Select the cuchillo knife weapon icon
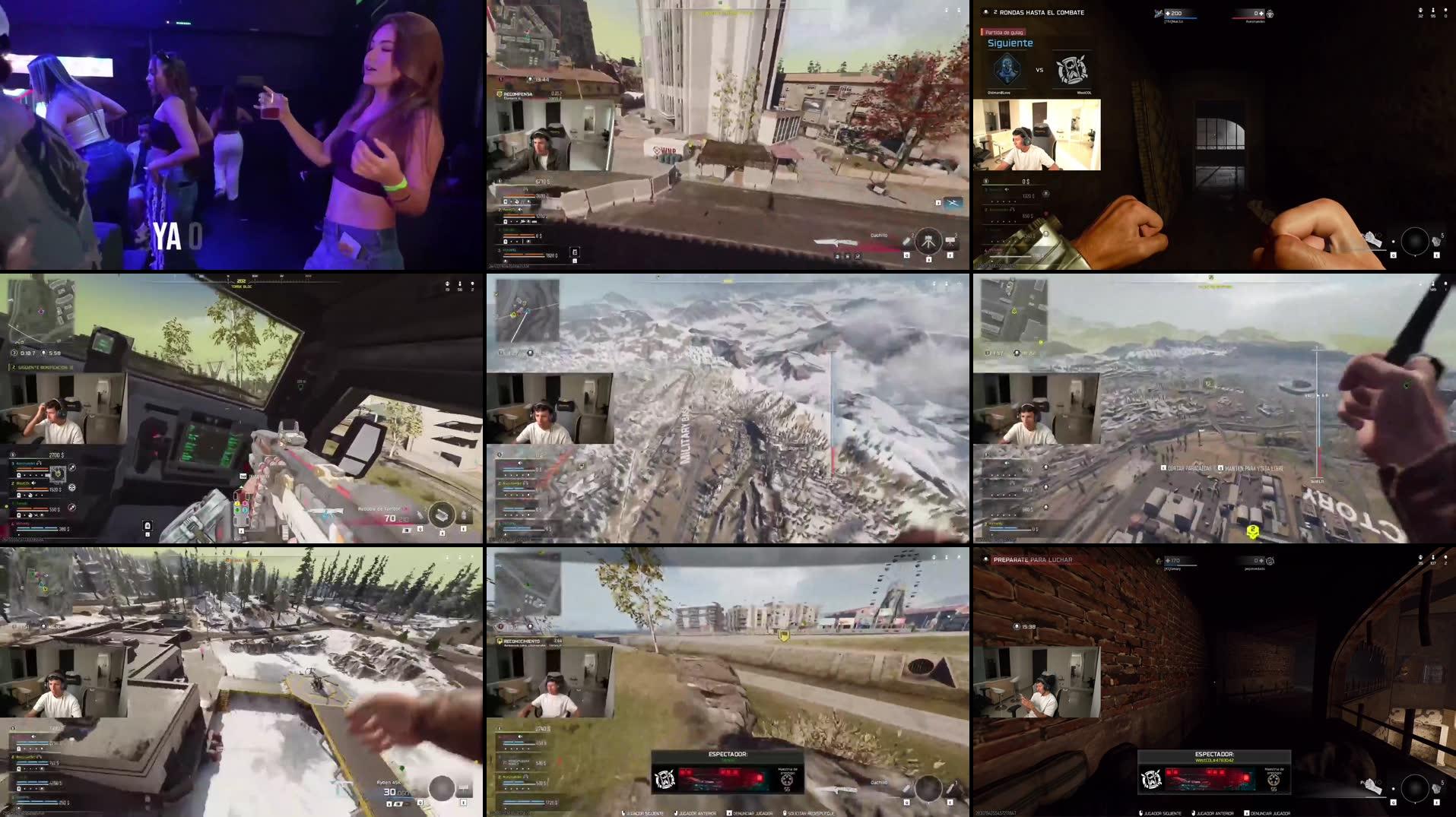1456x817 pixels. coord(834,242)
